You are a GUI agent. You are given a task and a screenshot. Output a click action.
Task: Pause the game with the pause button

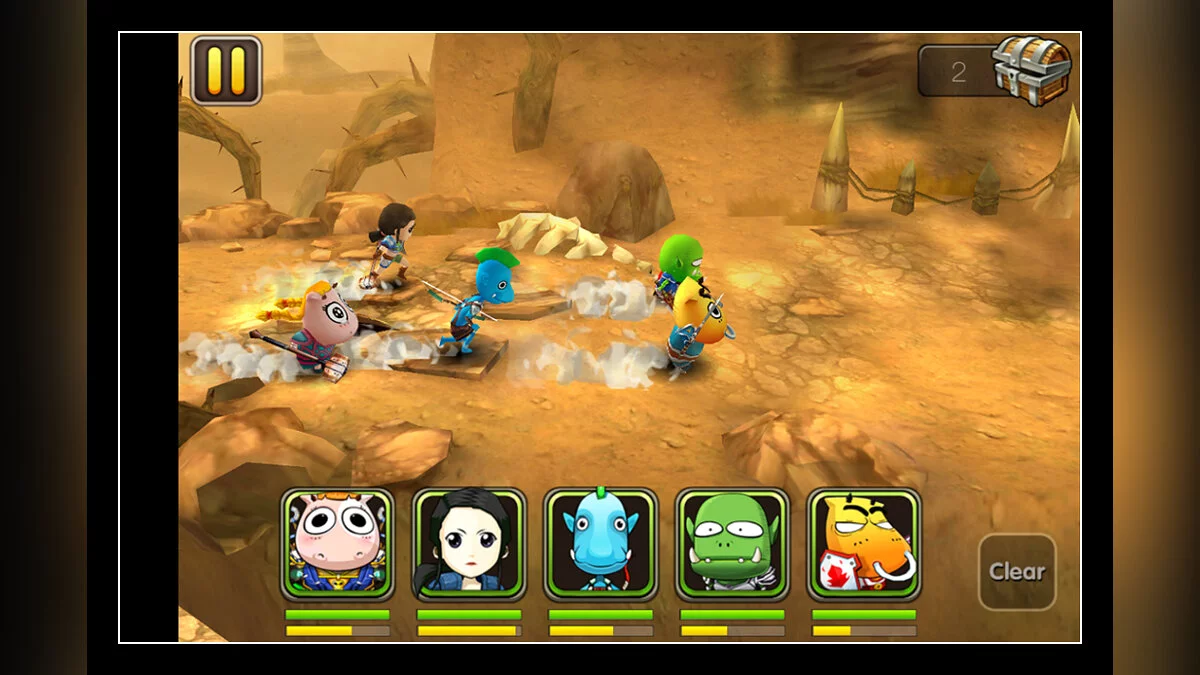click(x=226, y=71)
